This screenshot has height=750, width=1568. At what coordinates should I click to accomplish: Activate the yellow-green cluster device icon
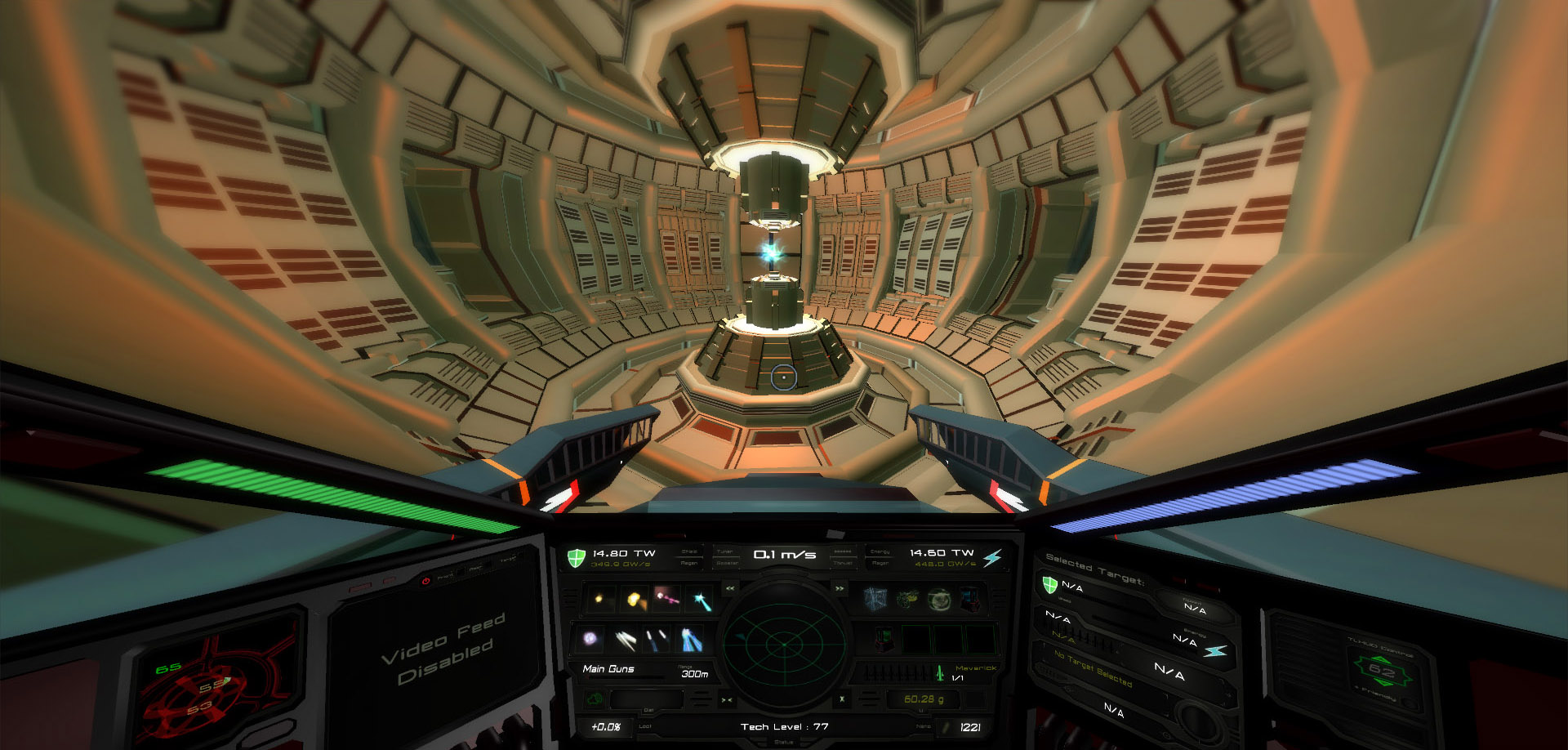906,600
